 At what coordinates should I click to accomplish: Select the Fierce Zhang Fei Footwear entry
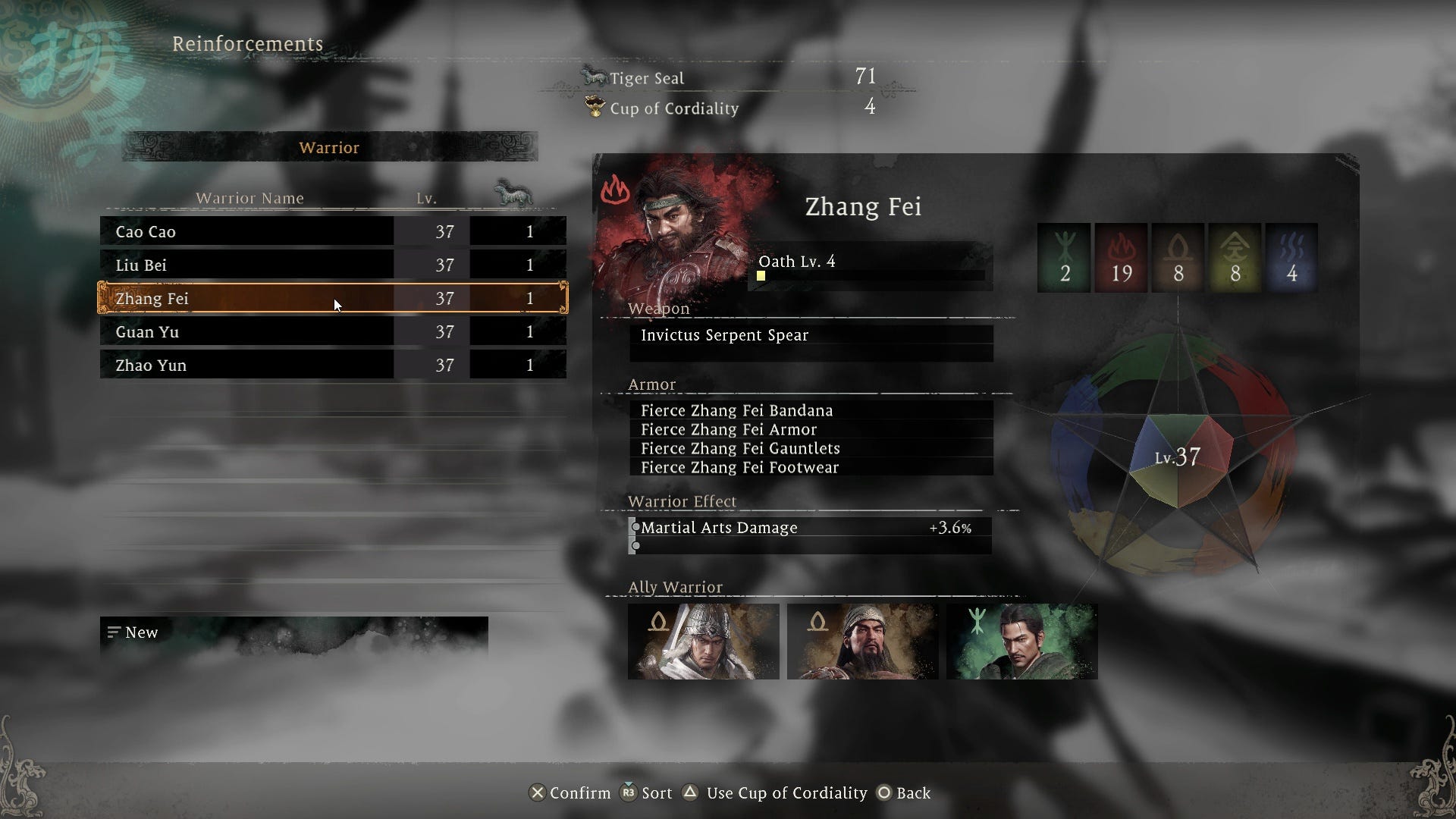(x=810, y=467)
